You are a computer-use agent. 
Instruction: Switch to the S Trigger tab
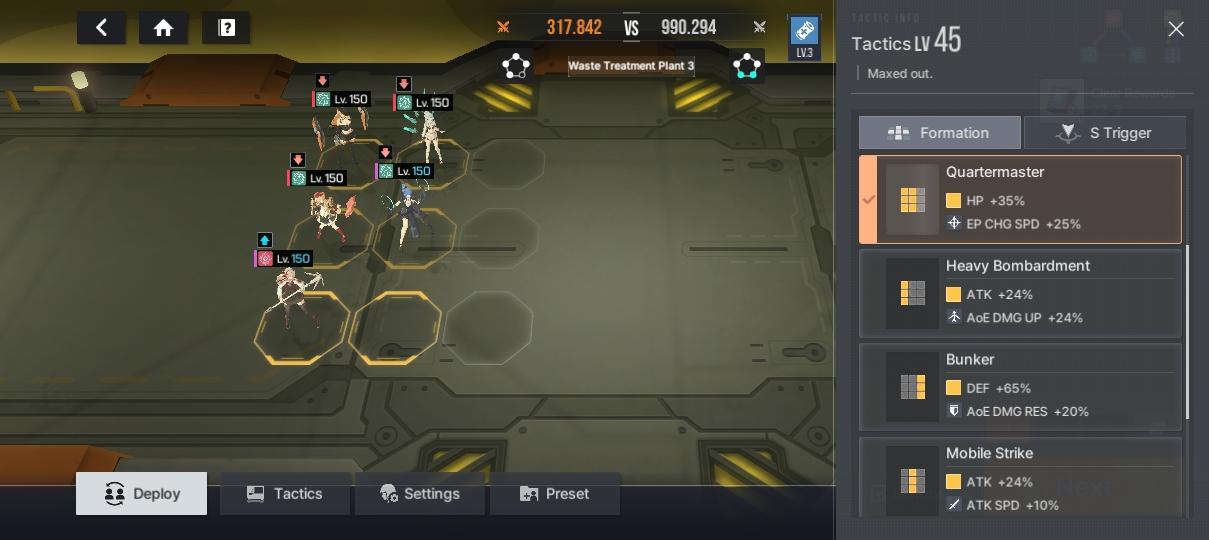coord(1105,133)
